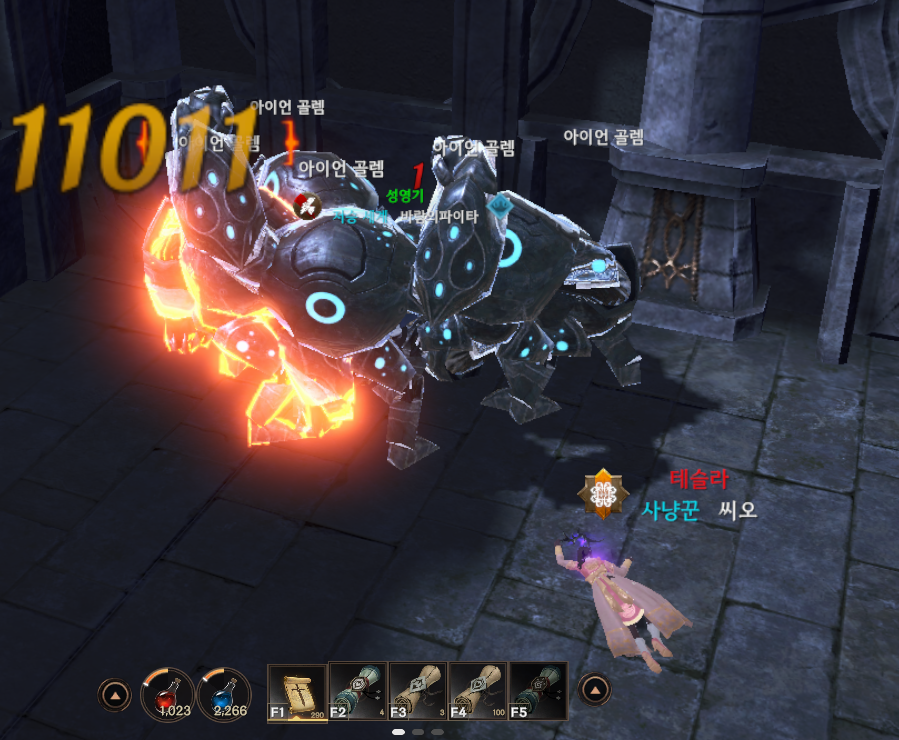Viewport: 899px width, 740px height.
Task: Open the arrow button next to slot F5
Action: (x=595, y=690)
